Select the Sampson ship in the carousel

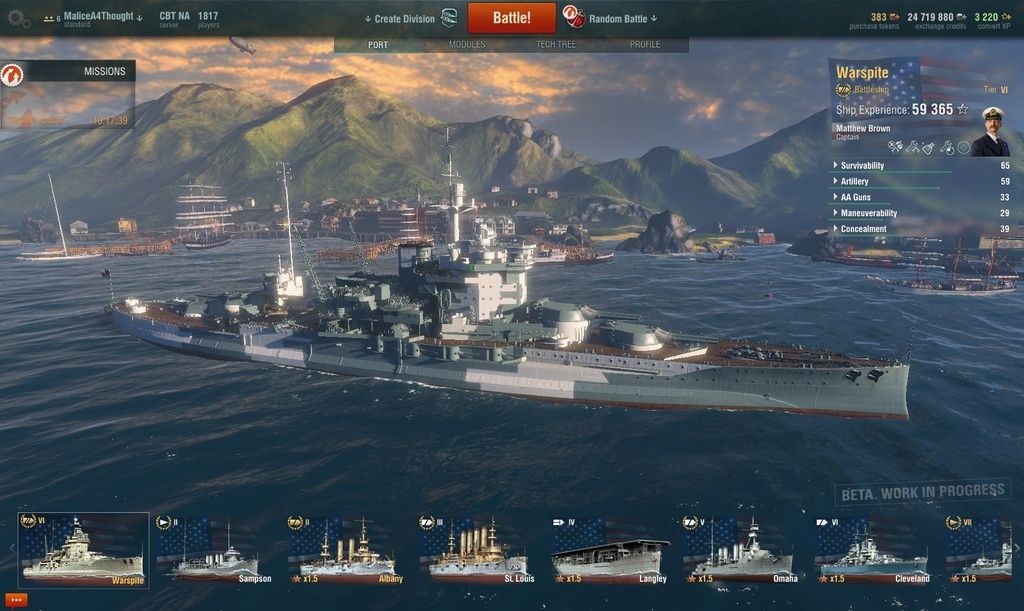click(x=214, y=550)
